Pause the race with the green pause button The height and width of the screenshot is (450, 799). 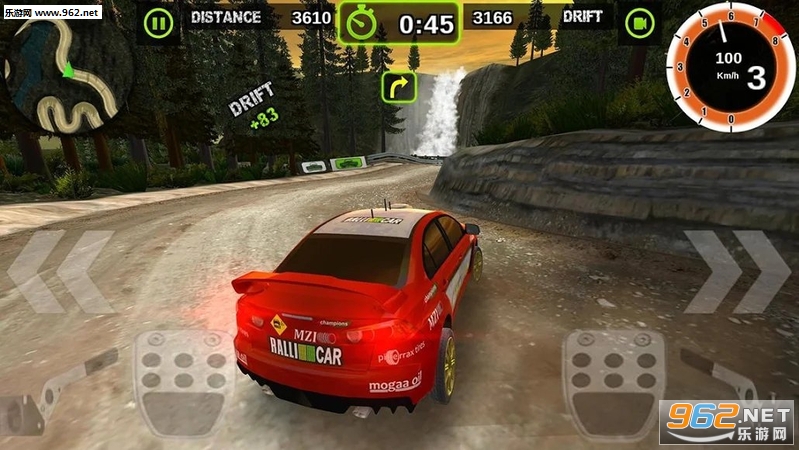[157, 22]
